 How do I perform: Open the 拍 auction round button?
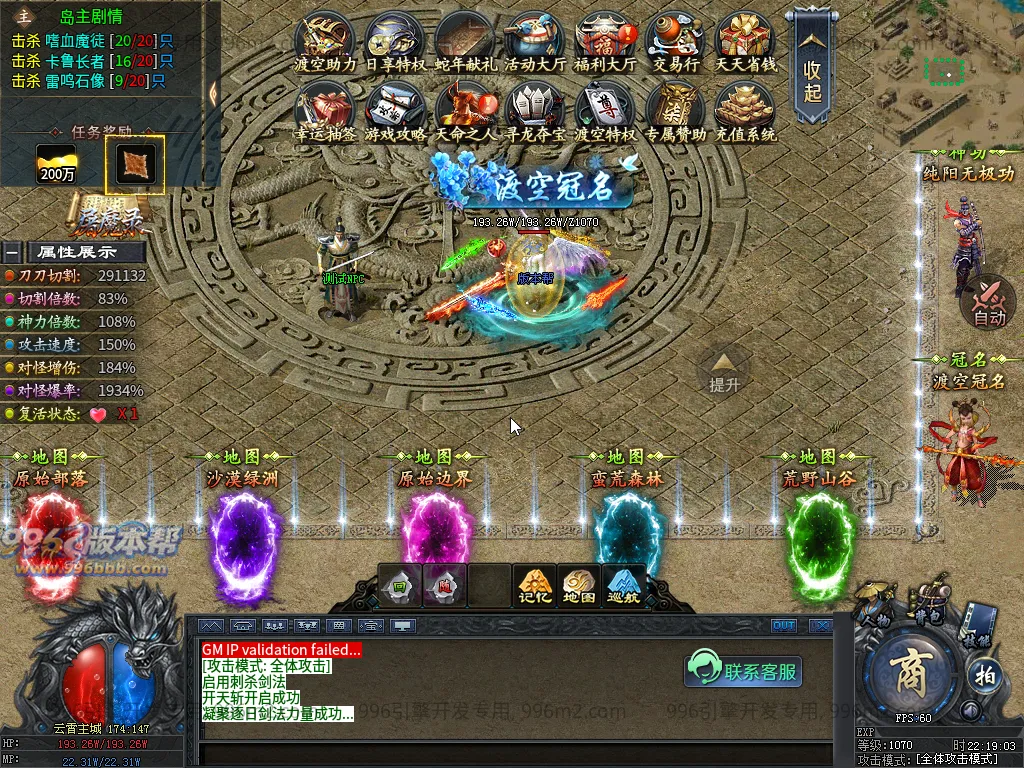(983, 673)
